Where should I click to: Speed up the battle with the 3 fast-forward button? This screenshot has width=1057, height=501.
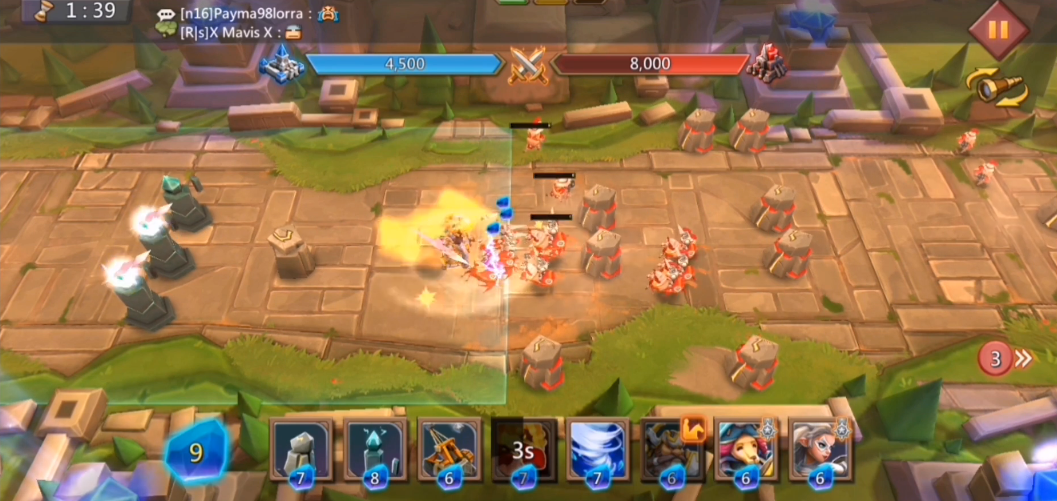pos(1005,358)
